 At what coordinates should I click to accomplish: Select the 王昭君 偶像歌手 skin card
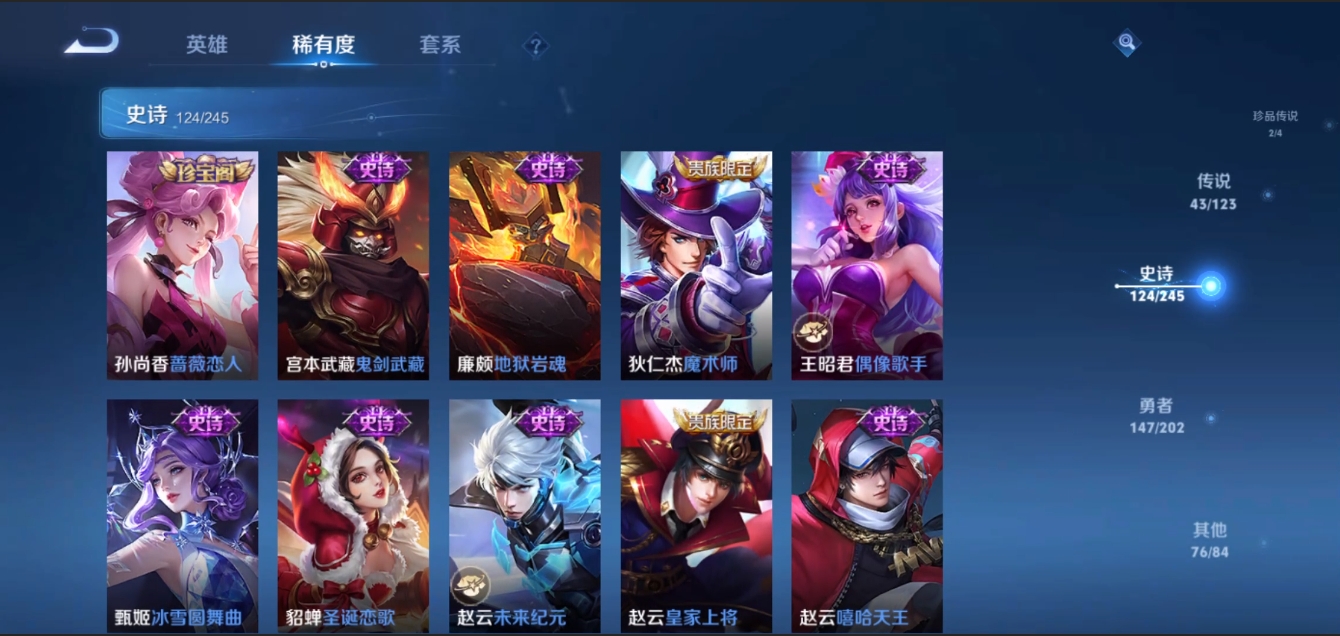pyautogui.click(x=867, y=265)
